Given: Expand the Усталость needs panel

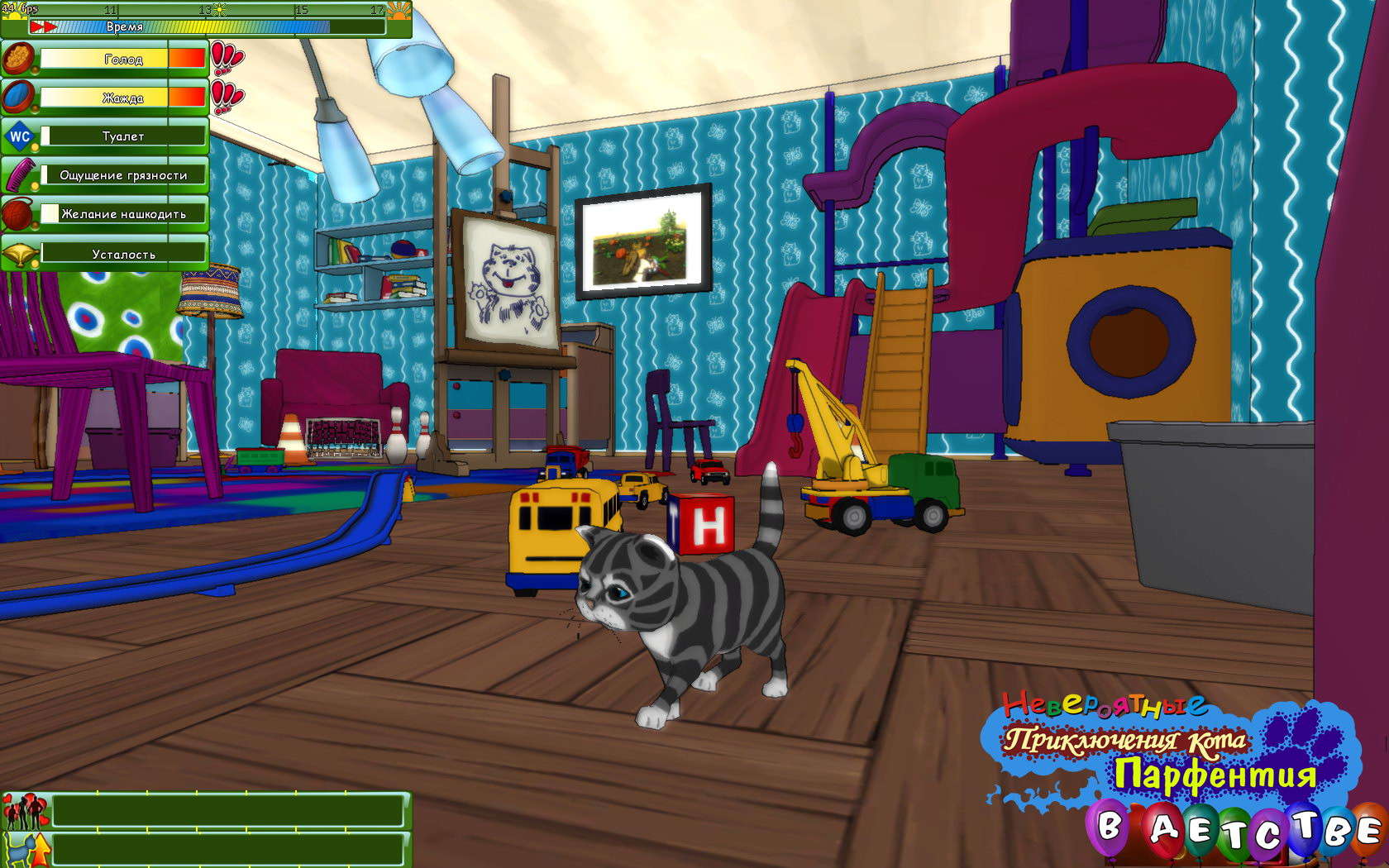Looking at the screenshot, I should (x=124, y=254).
